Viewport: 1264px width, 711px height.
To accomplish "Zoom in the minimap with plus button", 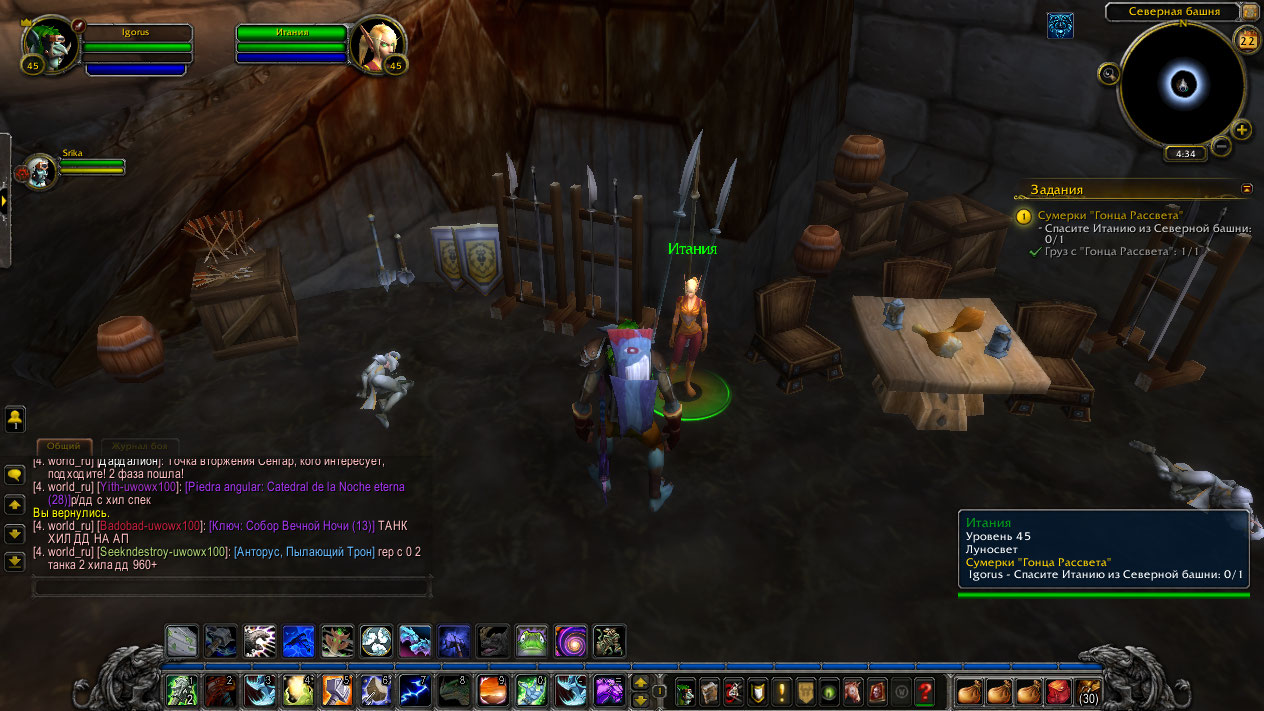I will point(1241,130).
